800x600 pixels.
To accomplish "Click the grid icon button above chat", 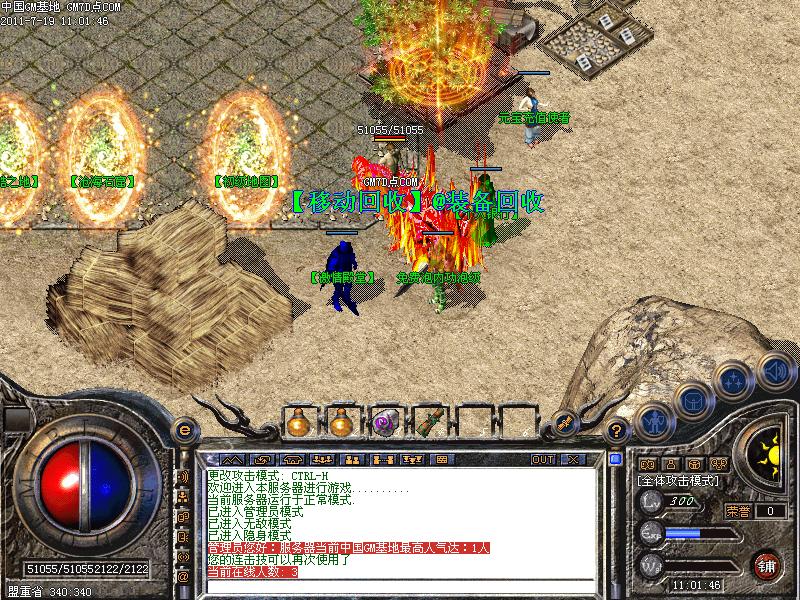I will coord(441,459).
